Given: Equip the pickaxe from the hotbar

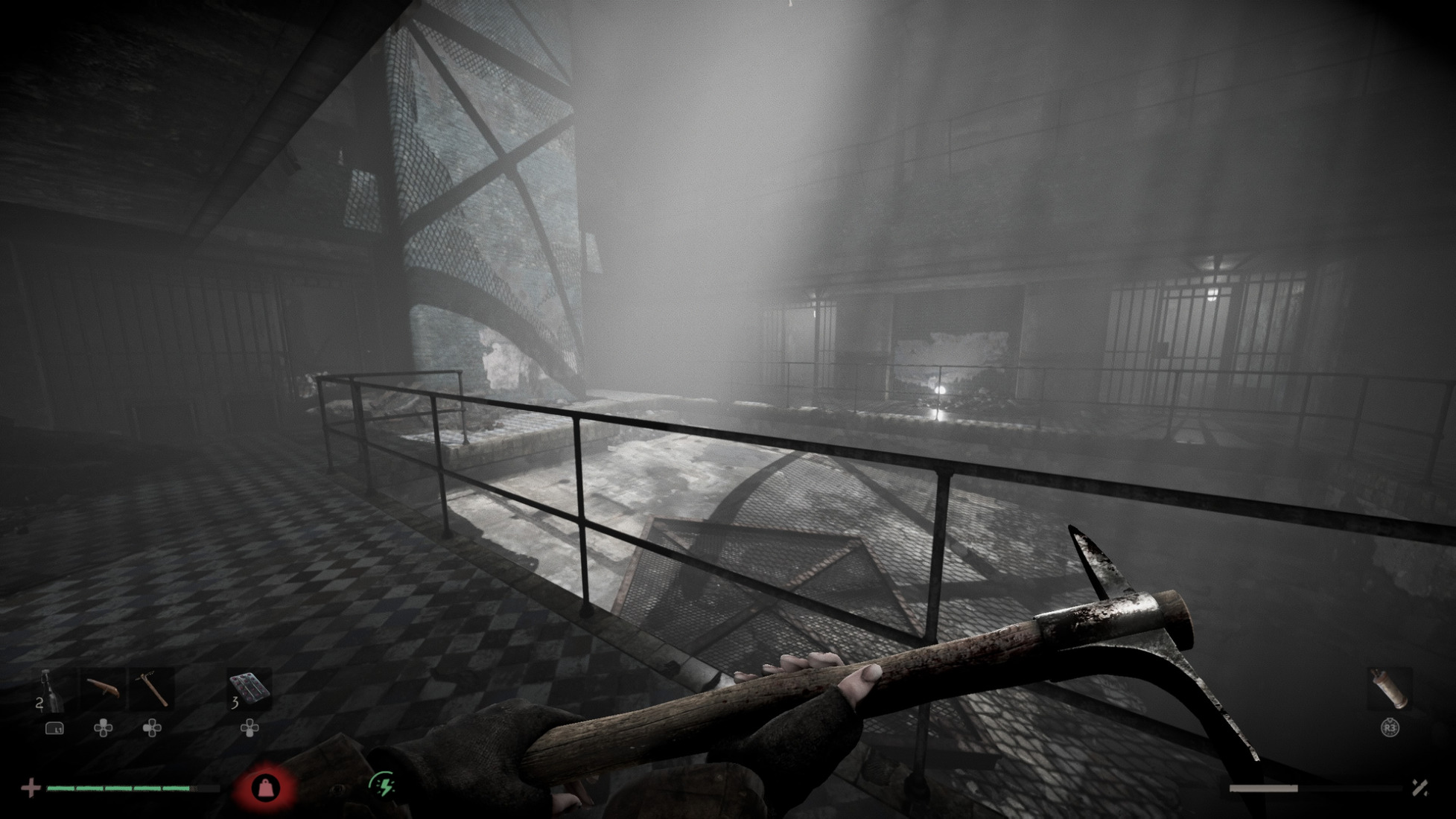Looking at the screenshot, I should tap(153, 689).
